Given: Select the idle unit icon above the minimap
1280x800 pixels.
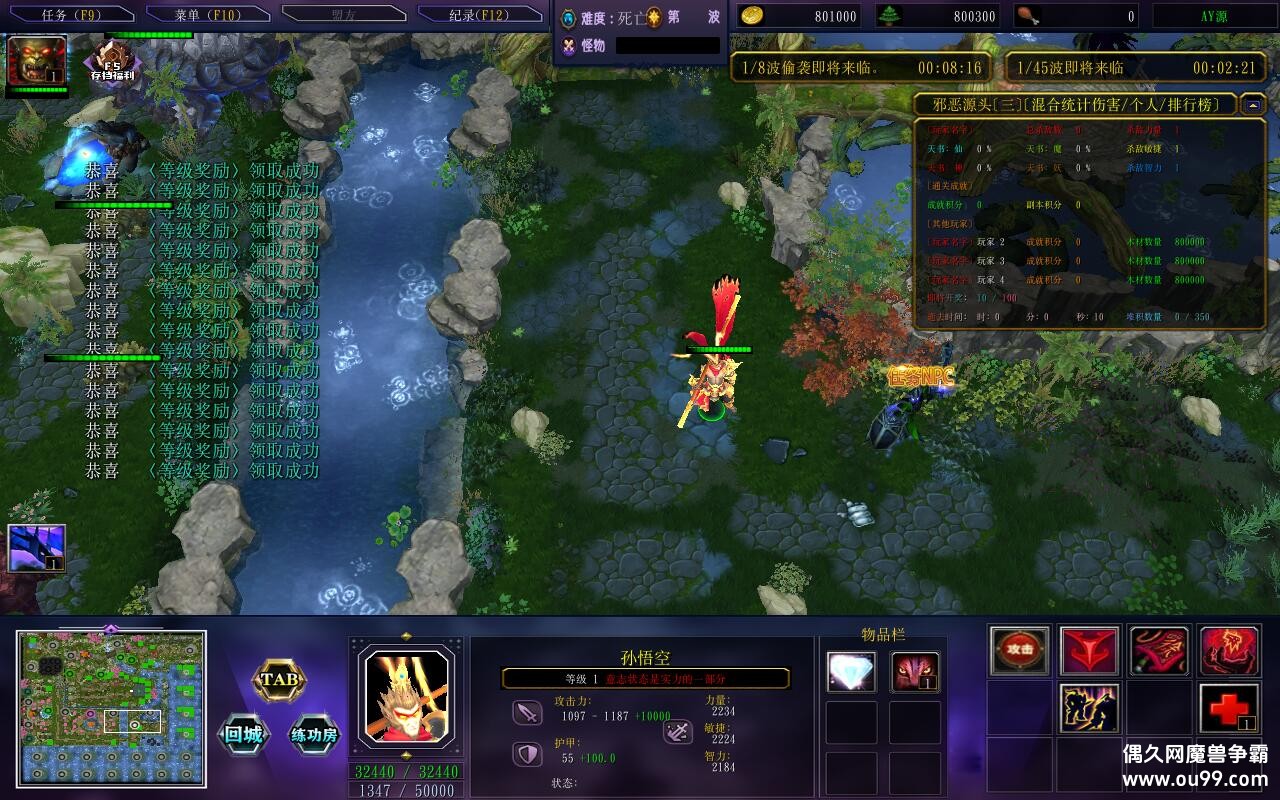Looking at the screenshot, I should coord(37,548).
